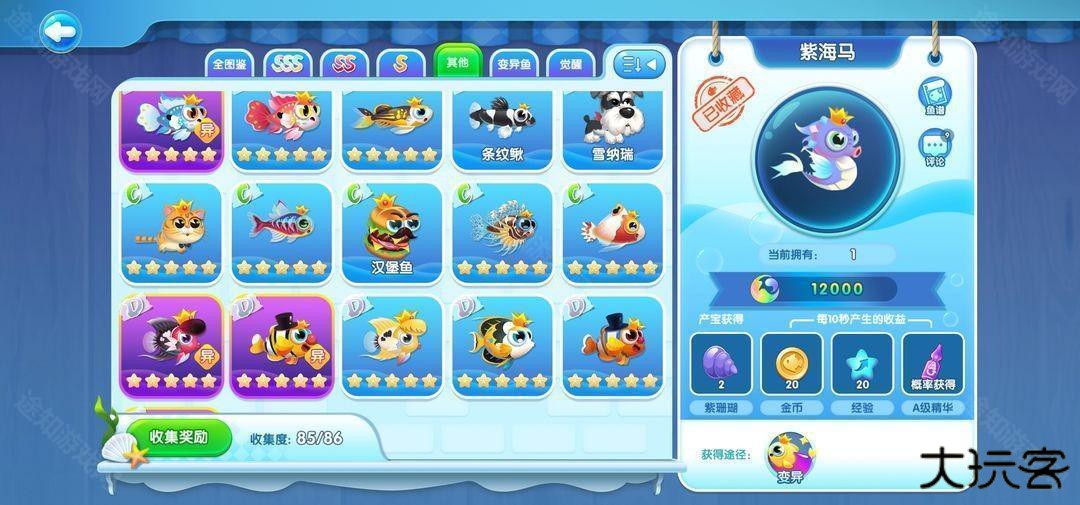Go back using the arrow button
Screen dimensions: 1080x505
(x=59, y=32)
